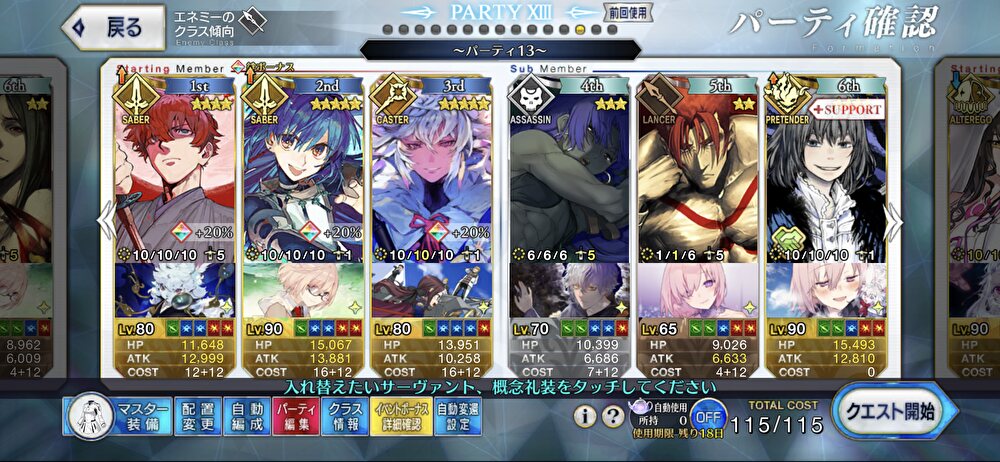1000x462 pixels.
Task: Open パーティ編集 party edit
Action: 295,416
